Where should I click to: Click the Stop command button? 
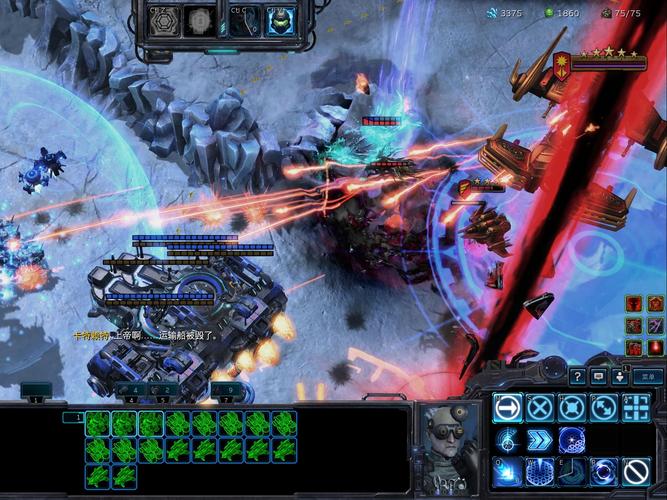pos(539,408)
